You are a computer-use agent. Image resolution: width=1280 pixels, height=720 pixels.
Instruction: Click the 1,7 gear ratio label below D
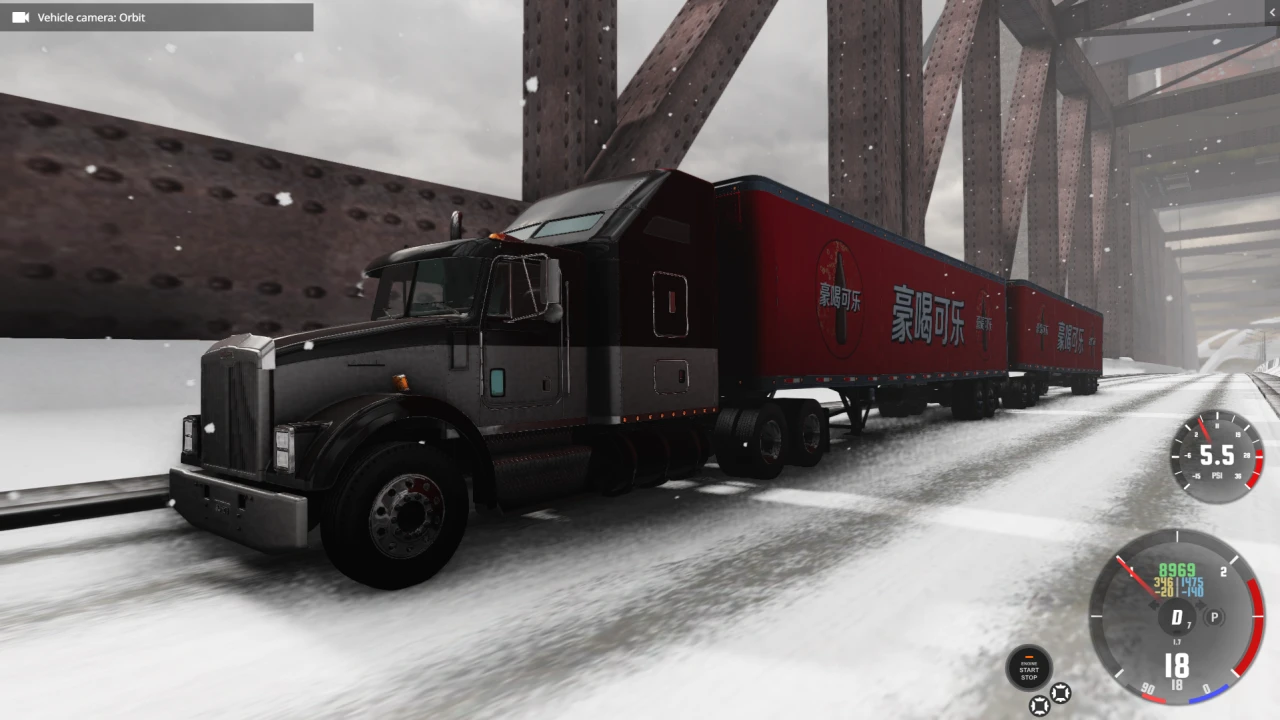pyautogui.click(x=1177, y=641)
